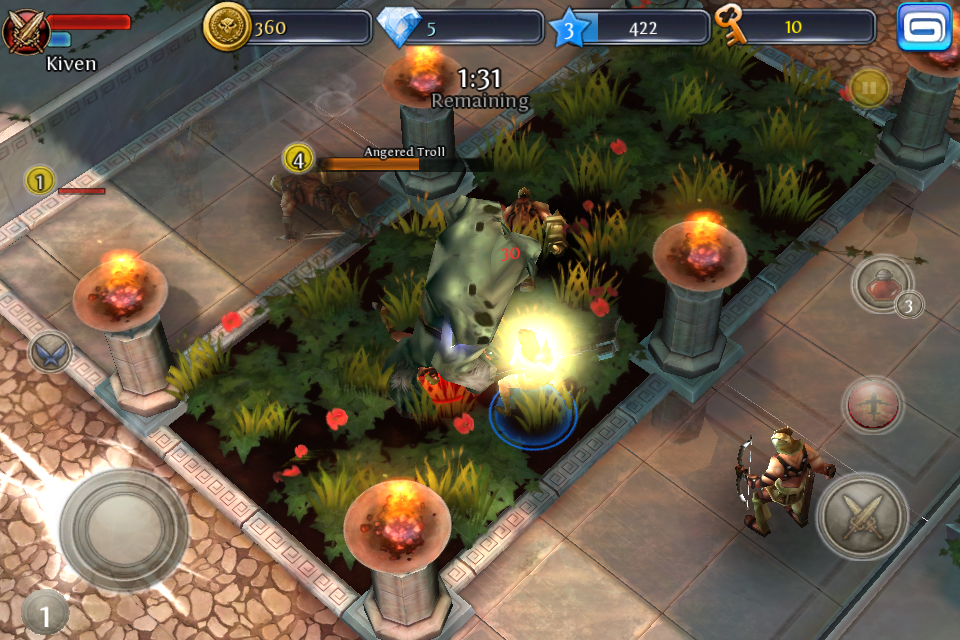Attack with the crossed swords button
Image resolution: width=960 pixels, height=640 pixels.
862,517
